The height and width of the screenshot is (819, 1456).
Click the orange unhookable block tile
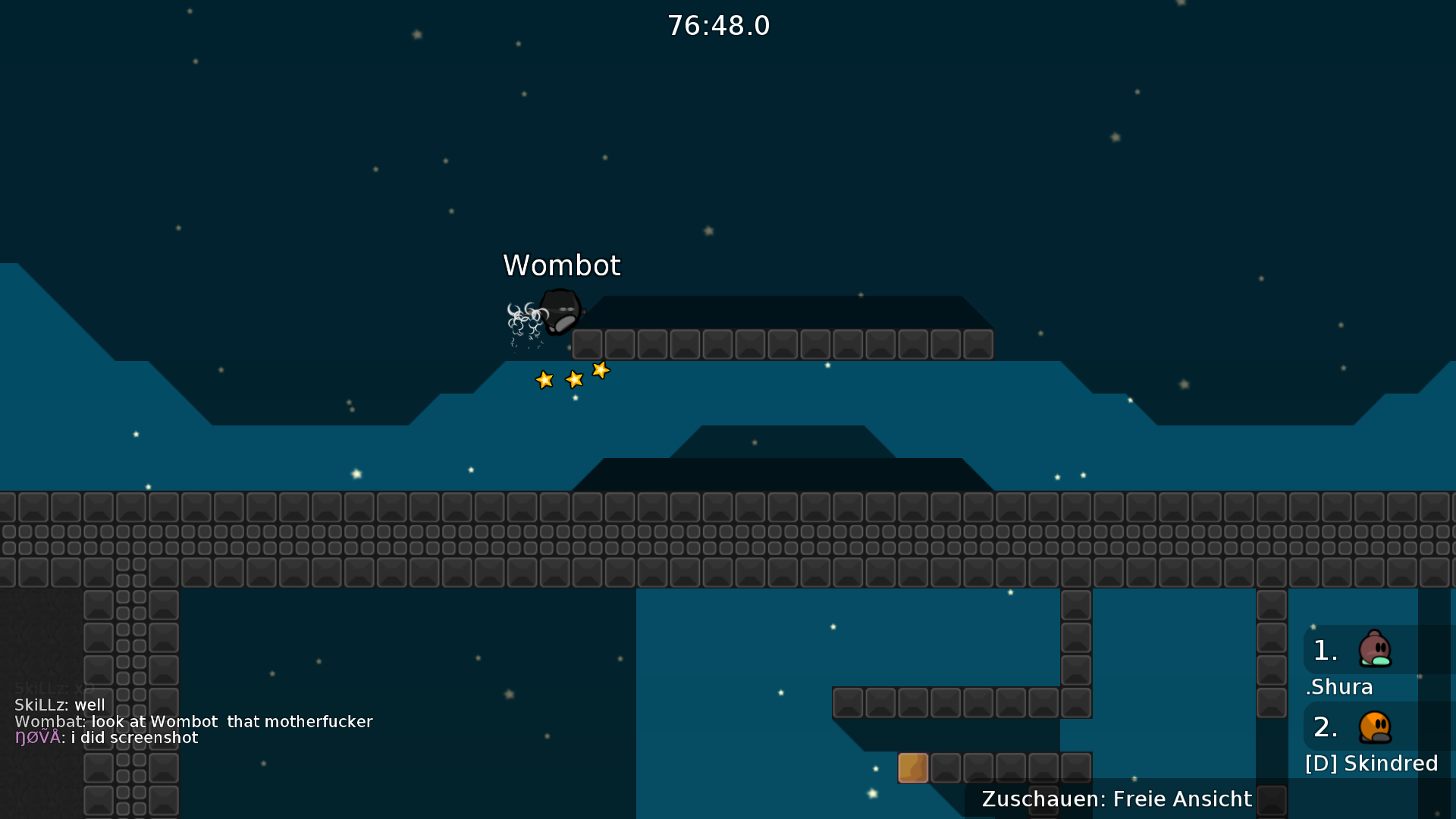point(912,767)
